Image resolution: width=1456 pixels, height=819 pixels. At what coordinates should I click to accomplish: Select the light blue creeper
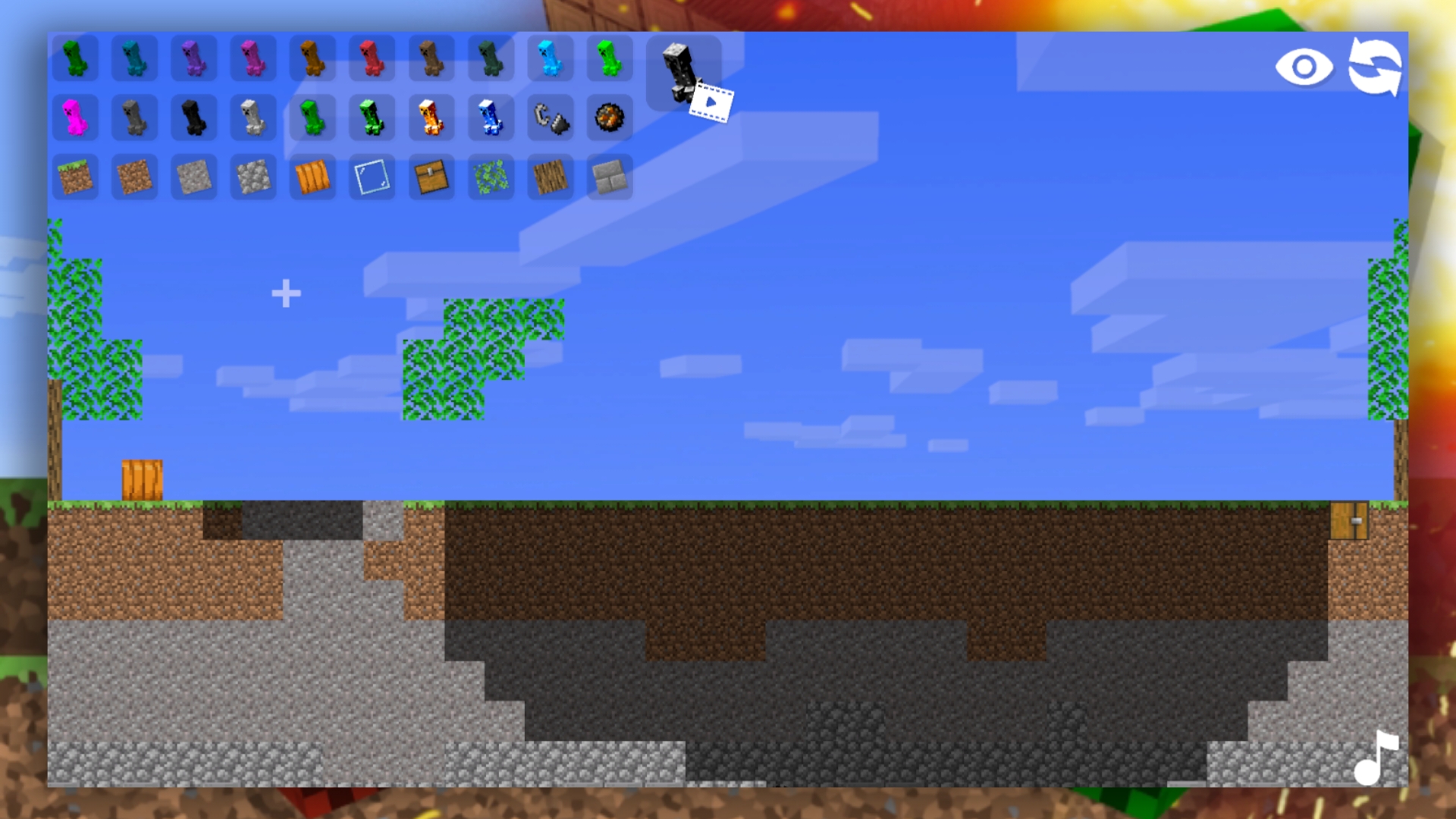[551, 59]
